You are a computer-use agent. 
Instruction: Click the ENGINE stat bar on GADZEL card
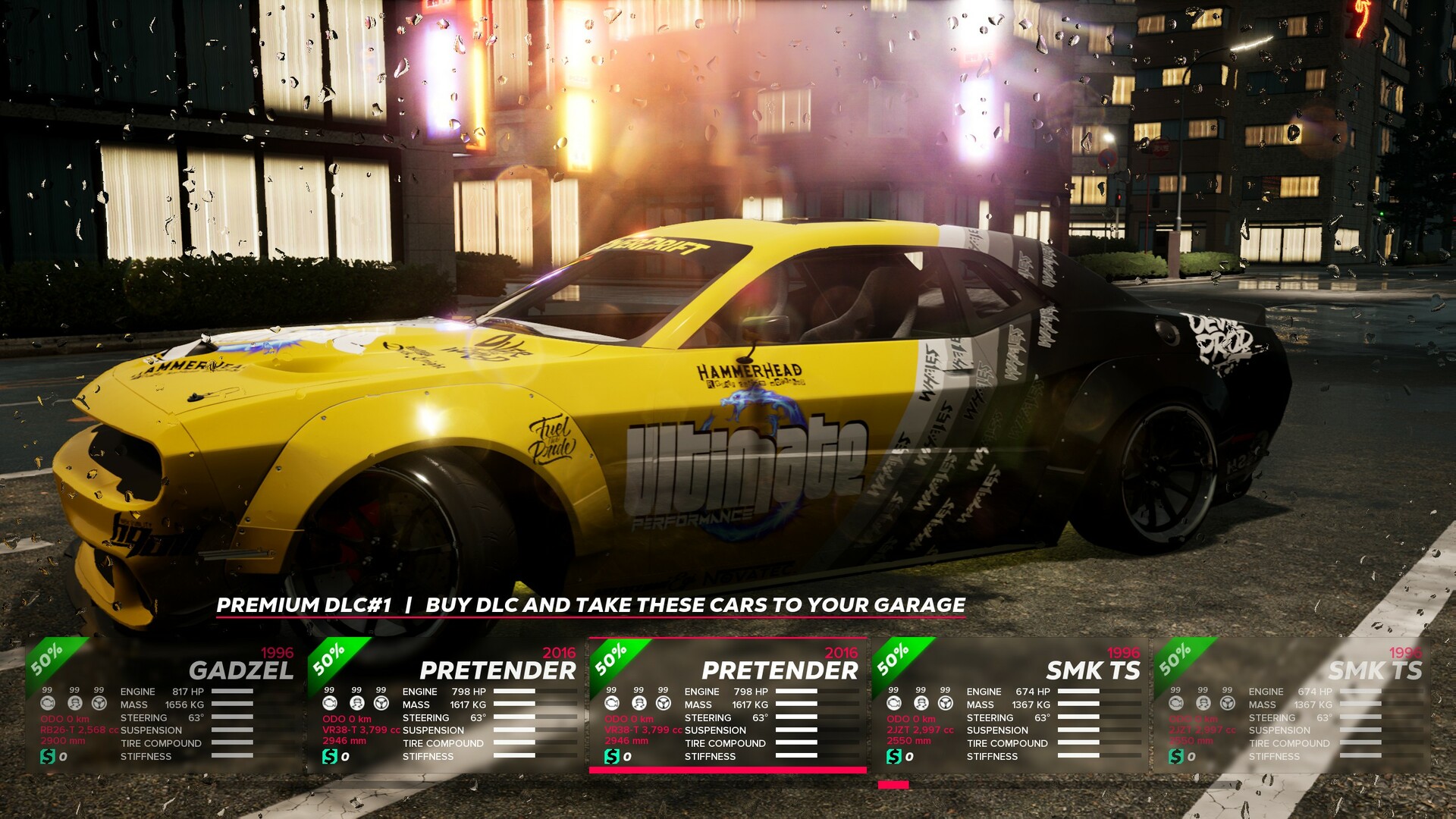[x=231, y=692]
